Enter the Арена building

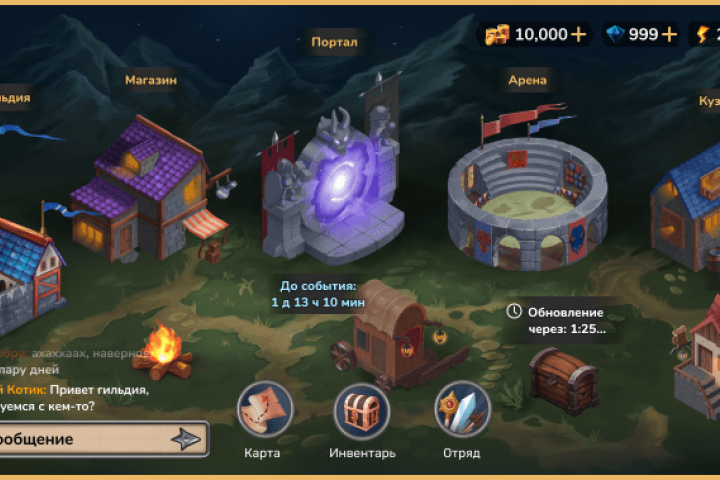coord(527,200)
